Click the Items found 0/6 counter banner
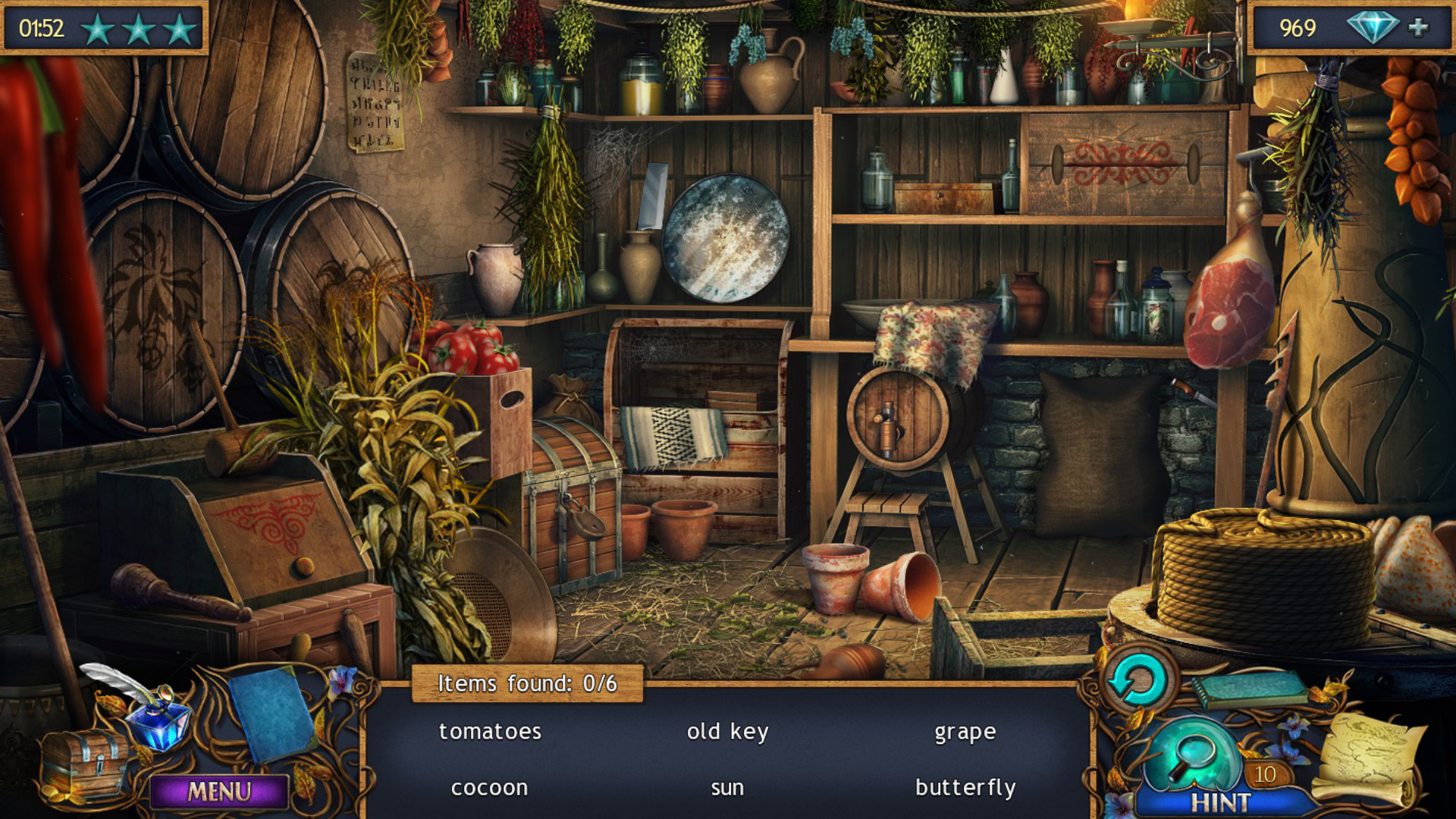Screen dimensions: 1456x819 coord(529,682)
